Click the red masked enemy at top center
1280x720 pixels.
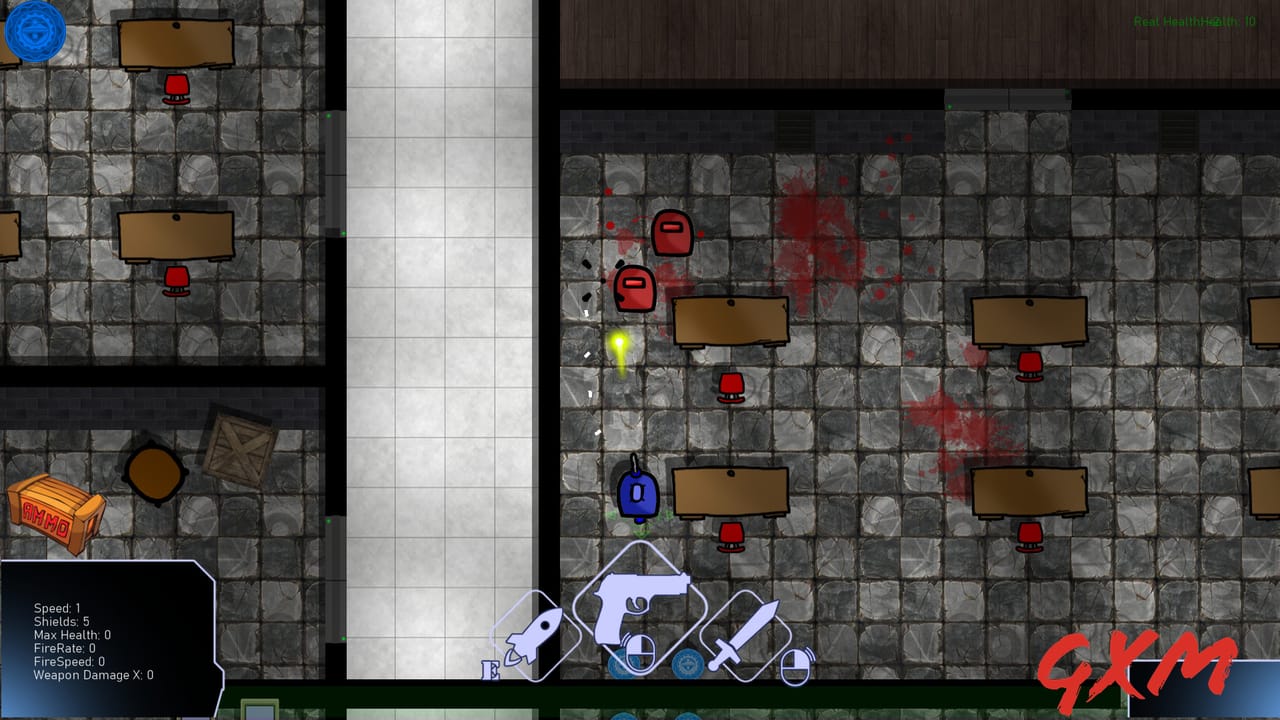pyautogui.click(x=672, y=234)
